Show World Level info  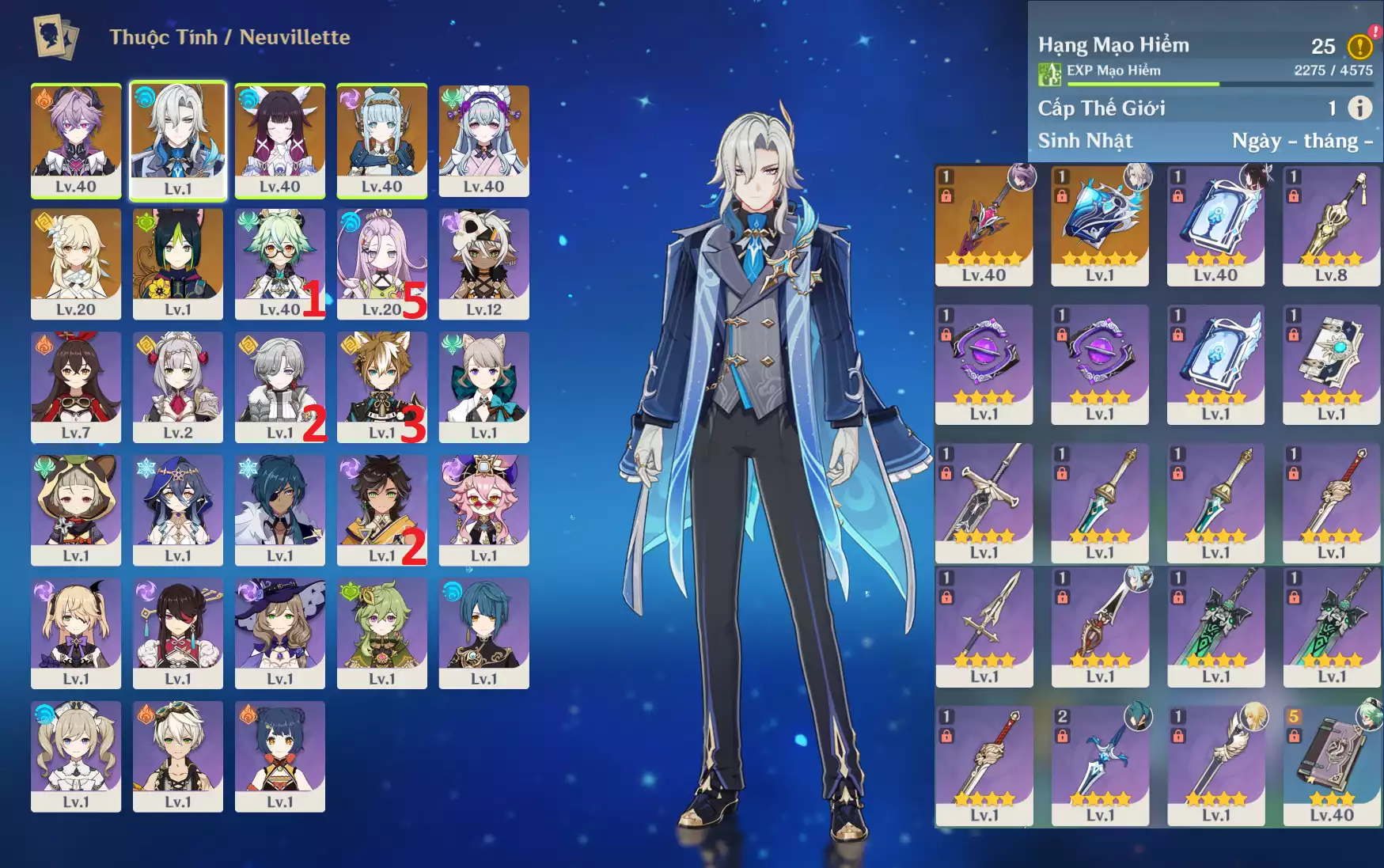point(1359,108)
